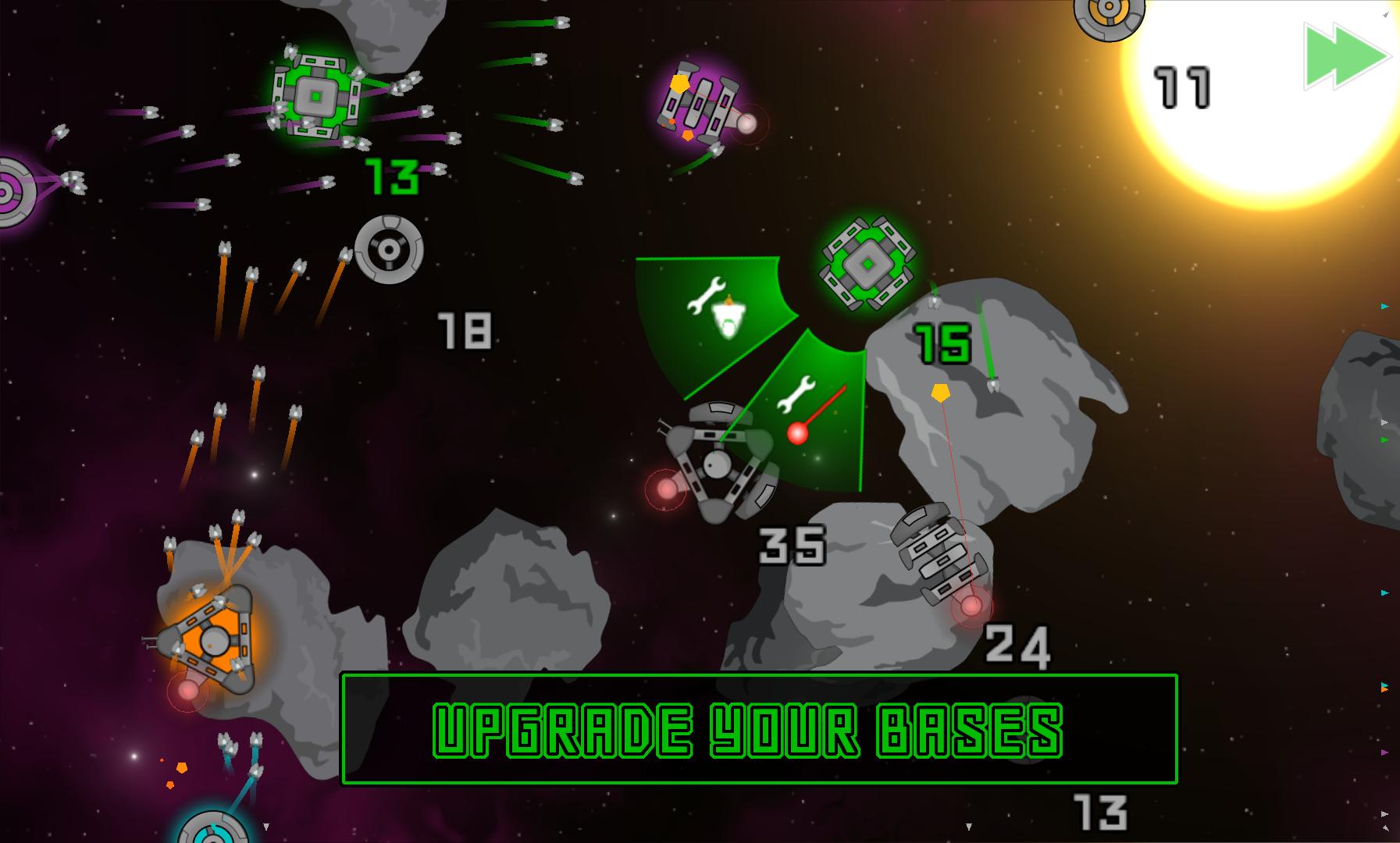
Task: Activate the green fast-forward arrows
Action: (1346, 57)
